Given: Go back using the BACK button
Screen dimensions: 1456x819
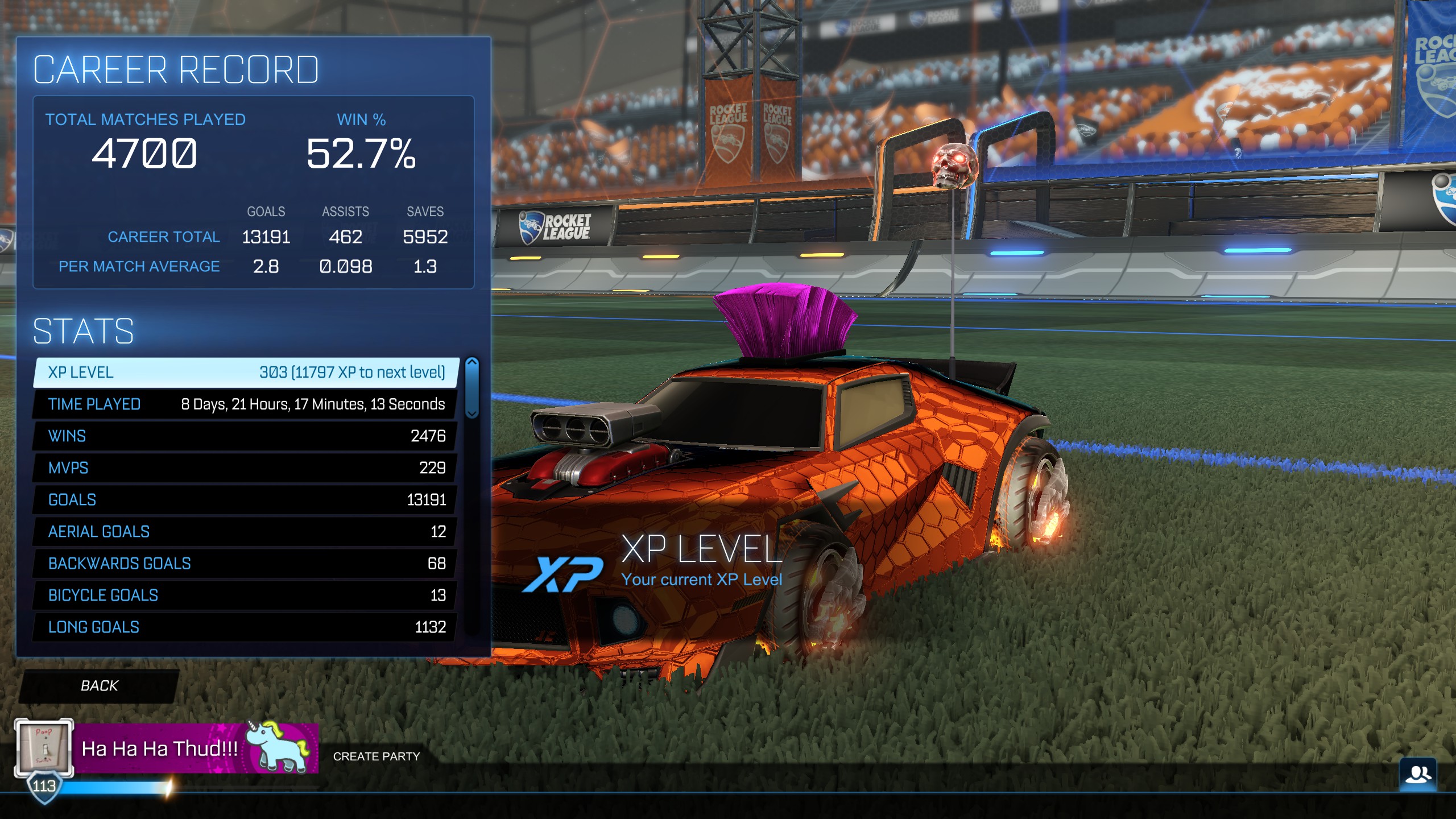Looking at the screenshot, I should coord(100,686).
